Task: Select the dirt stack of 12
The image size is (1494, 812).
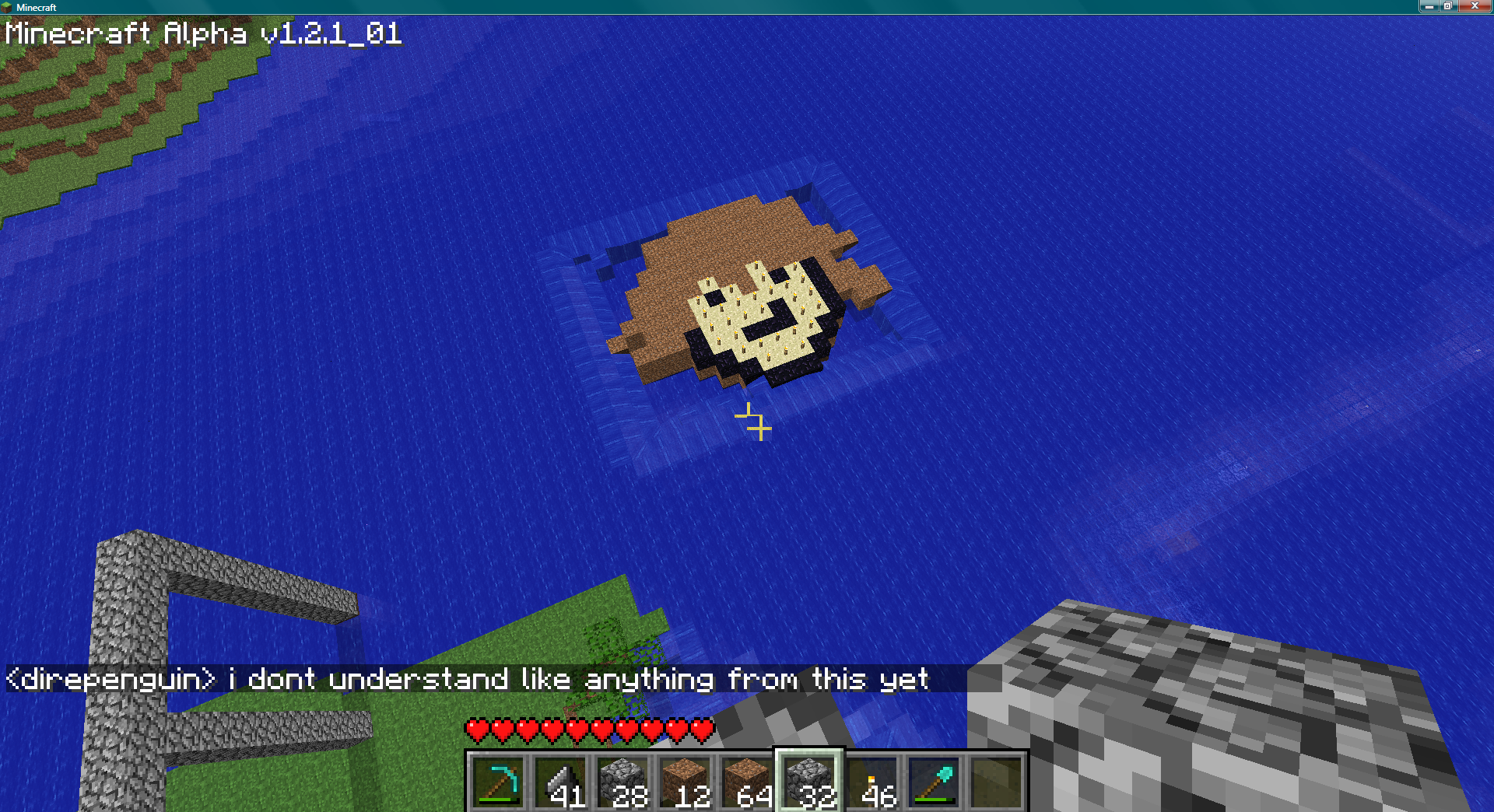Action: 685,782
